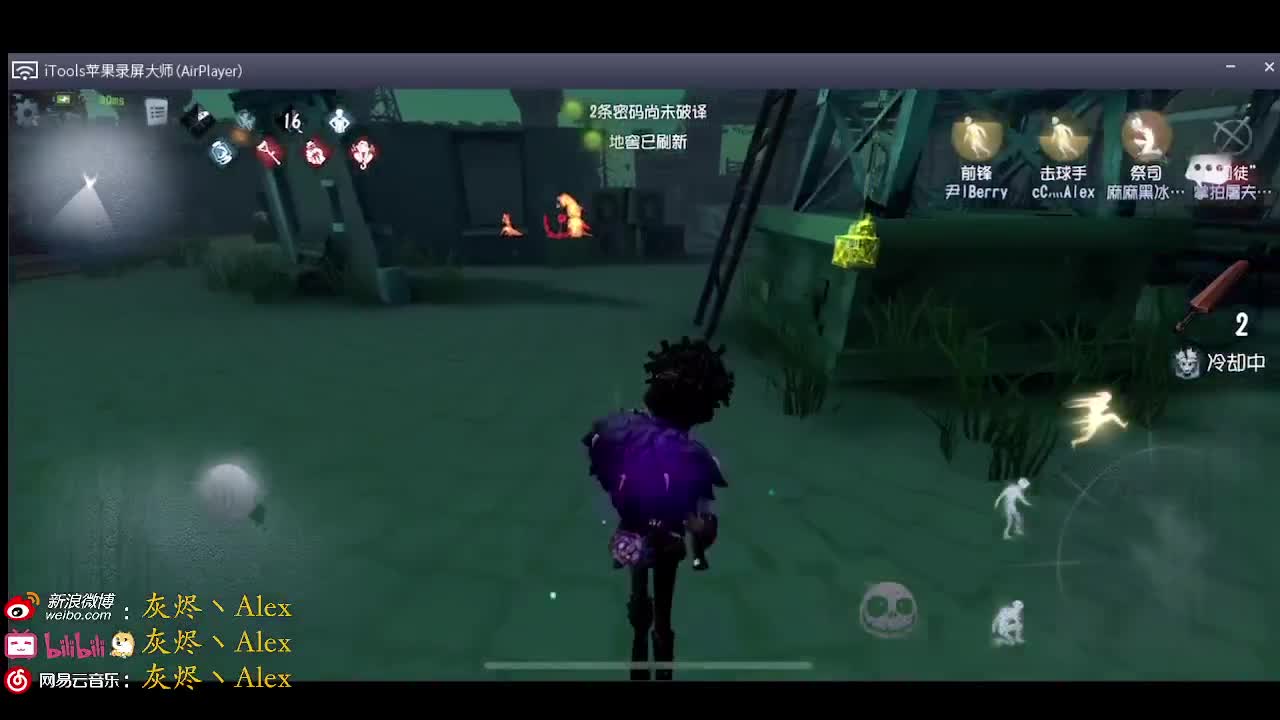This screenshot has height=720, width=1280.
Task: Select the lantern skill icon
Action: pos(222,151)
